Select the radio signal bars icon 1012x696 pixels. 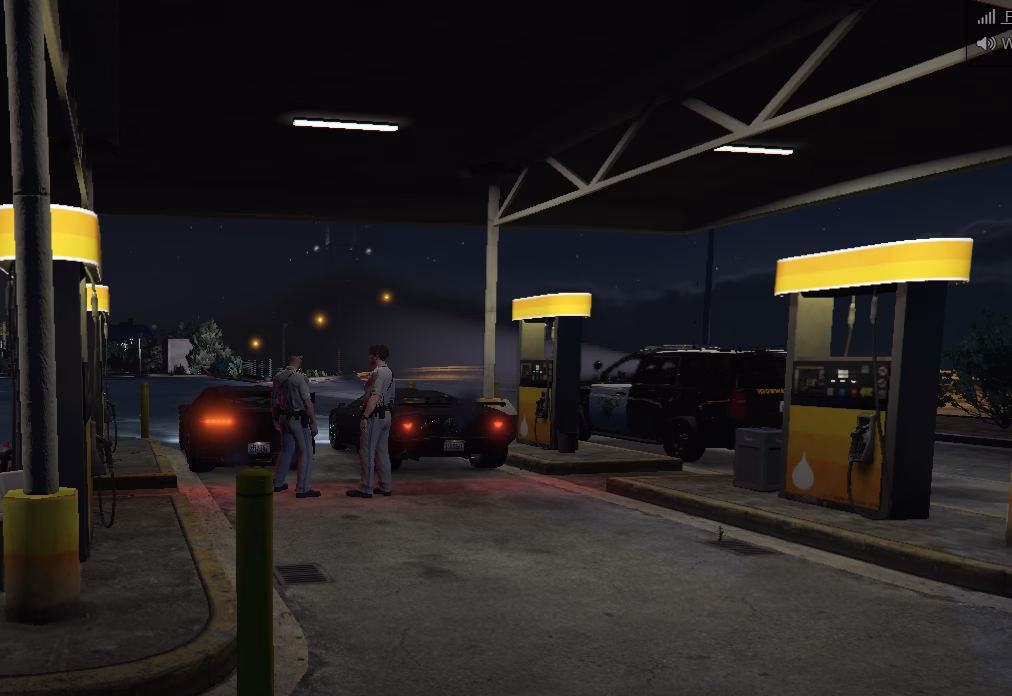[987, 17]
